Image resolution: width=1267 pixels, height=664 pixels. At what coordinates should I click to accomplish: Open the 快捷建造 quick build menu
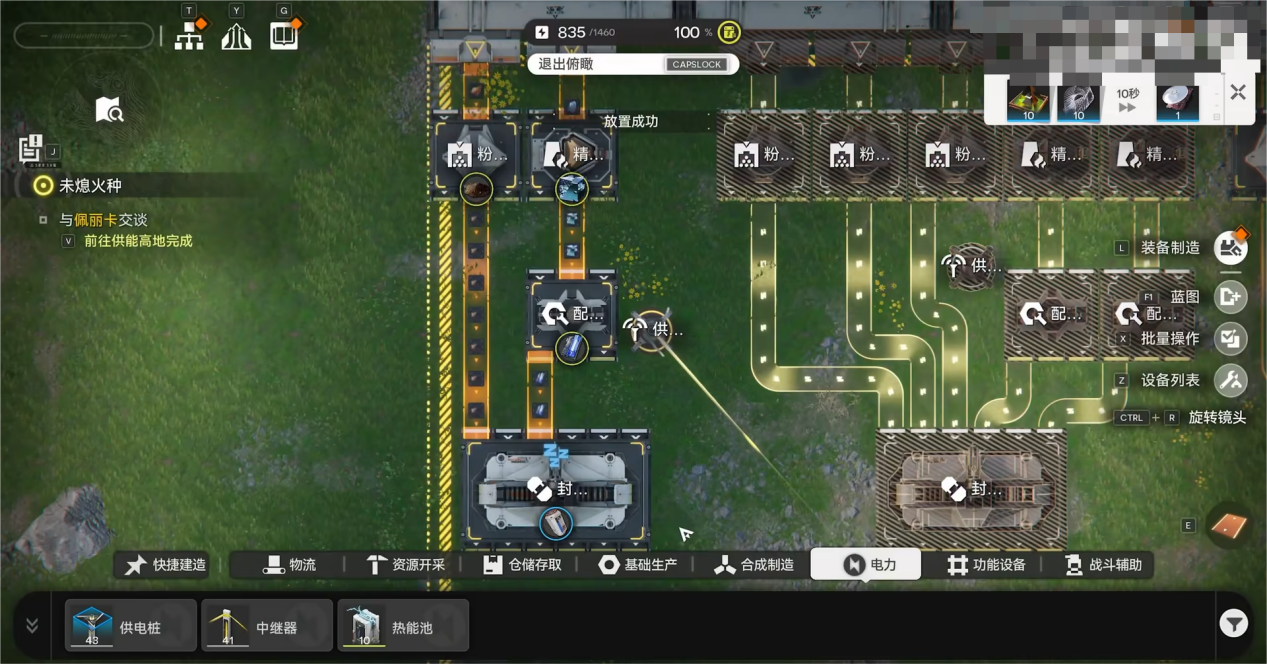[x=166, y=565]
